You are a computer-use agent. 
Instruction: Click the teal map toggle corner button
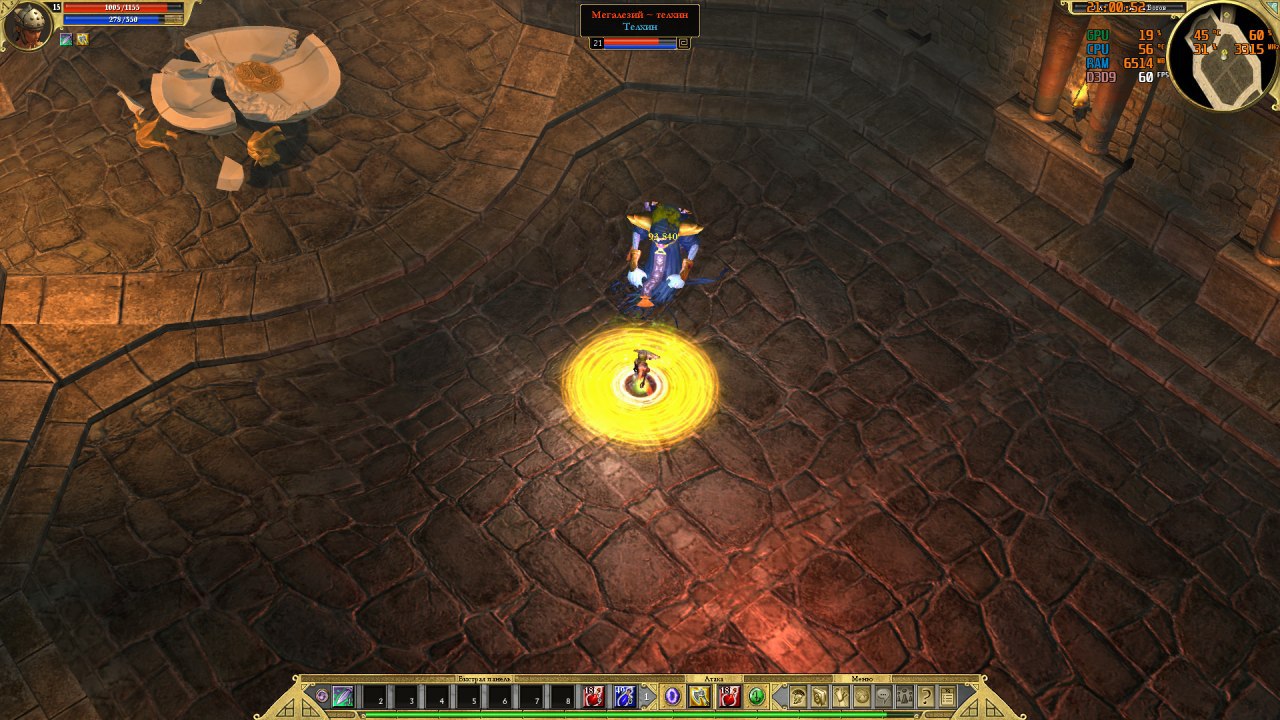[x=1271, y=8]
